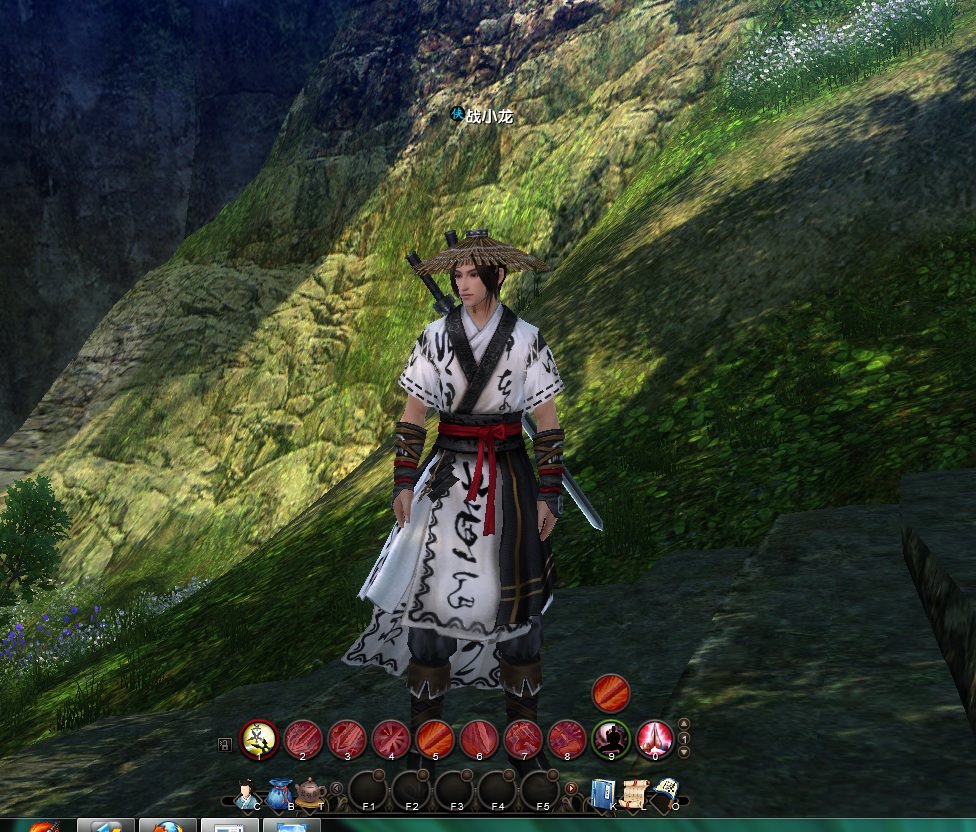The height and width of the screenshot is (832, 976).
Task: Open the scroll icon labeled L
Action: (634, 792)
